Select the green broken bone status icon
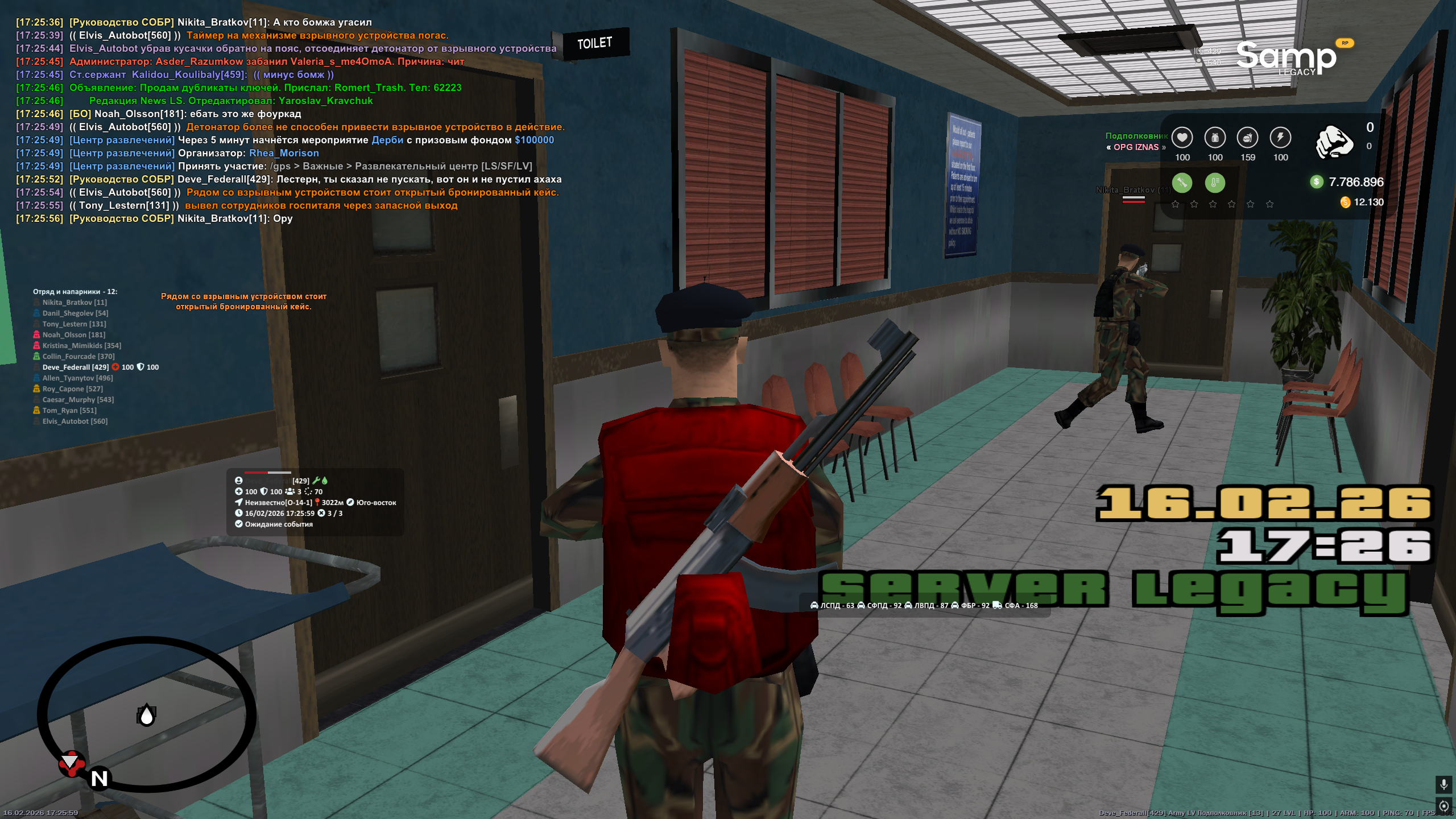This screenshot has width=1456, height=819. coord(1182,183)
